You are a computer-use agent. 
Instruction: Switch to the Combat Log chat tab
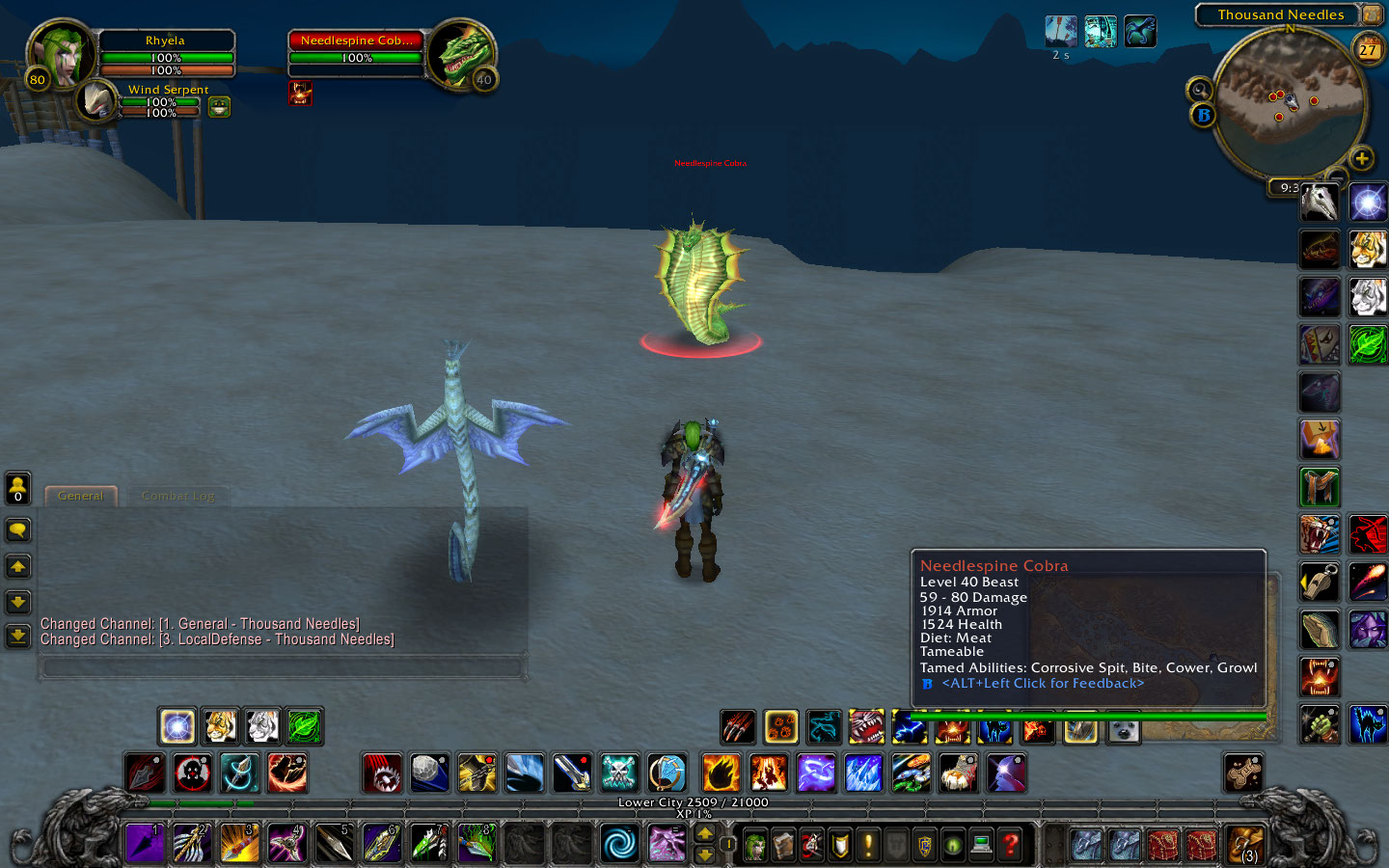click(x=178, y=496)
